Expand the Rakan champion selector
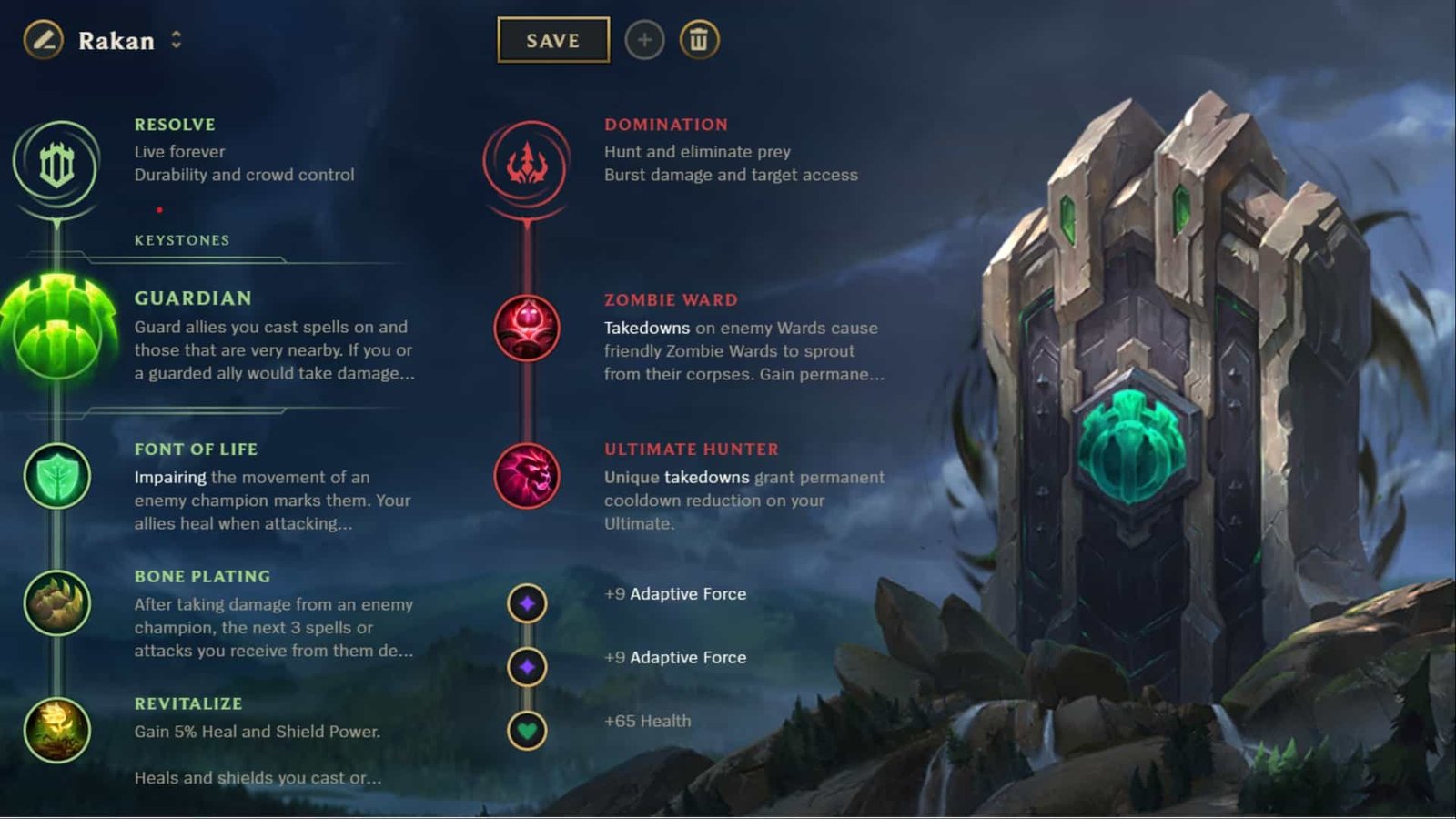Viewport: 1456px width, 819px height. [175, 40]
